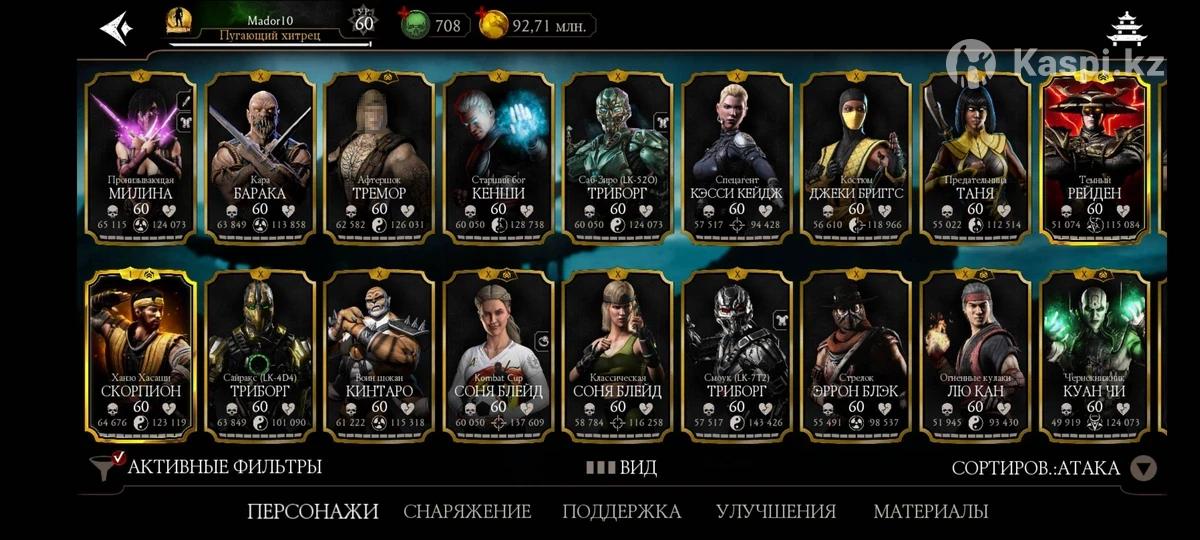Select the Эррон Блэк card

coord(856,355)
